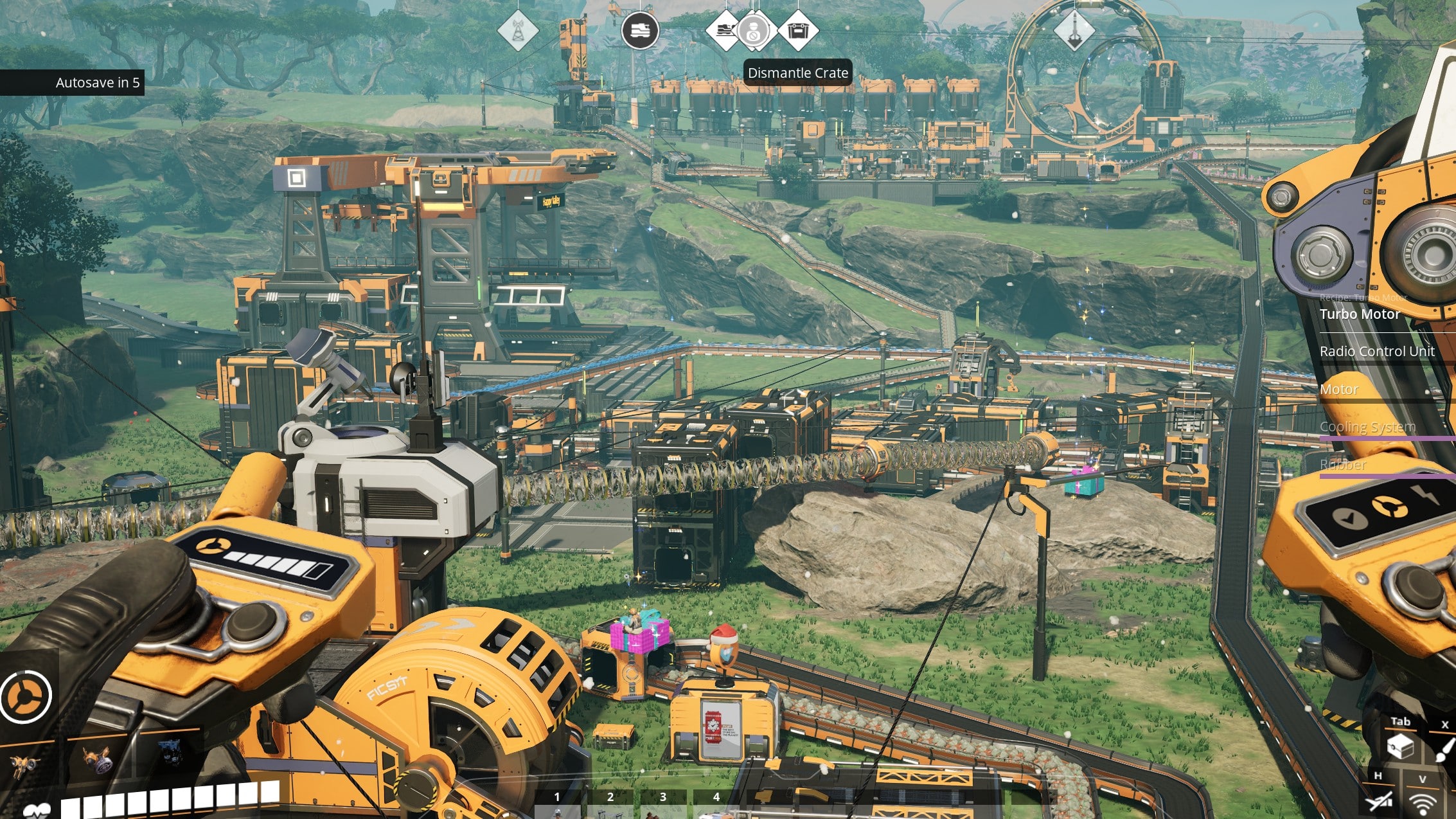Click the rocket-shaped compass marker
Viewport: 1456px width, 819px height.
(x=1074, y=30)
